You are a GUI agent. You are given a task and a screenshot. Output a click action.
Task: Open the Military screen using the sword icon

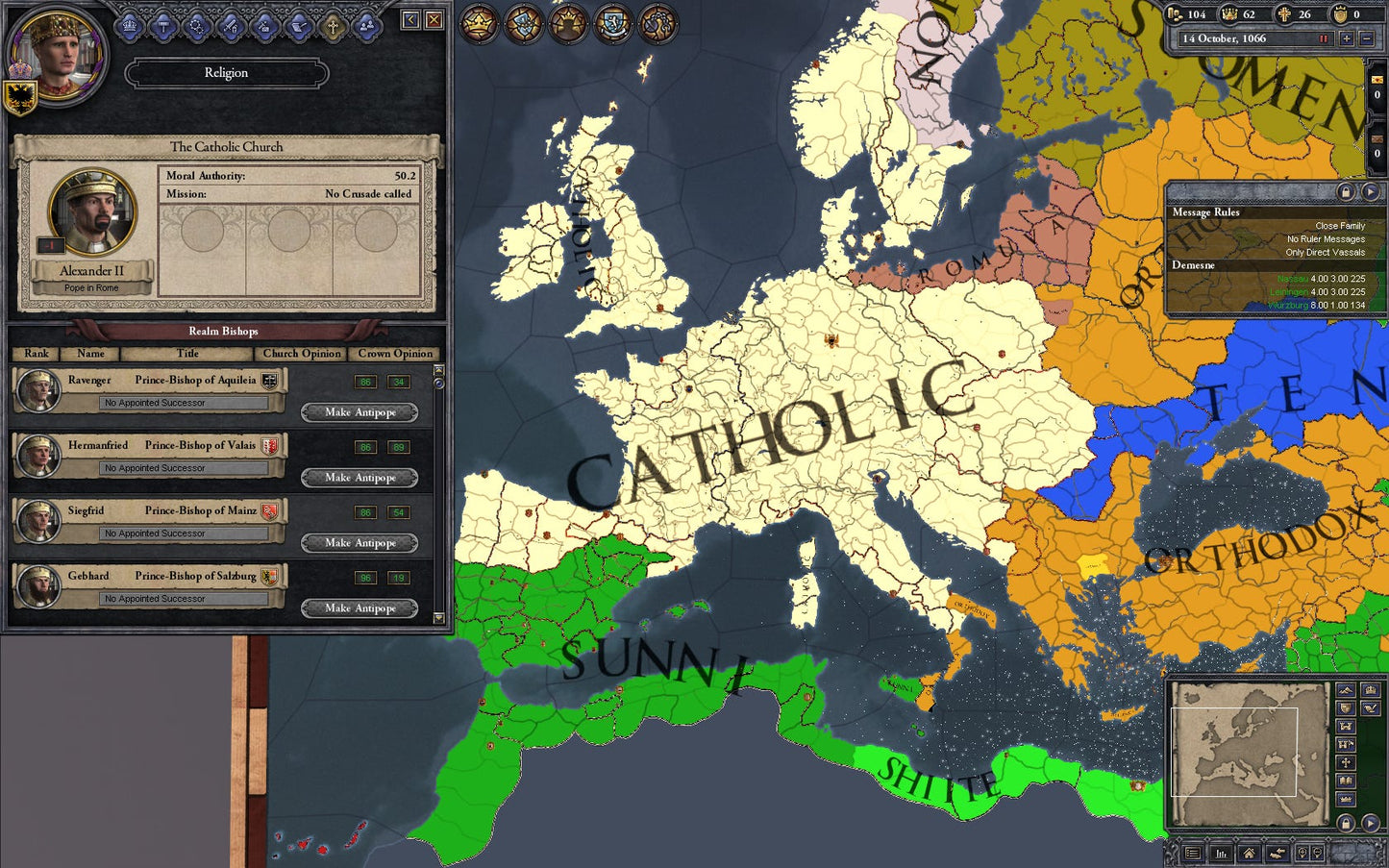tap(231, 24)
